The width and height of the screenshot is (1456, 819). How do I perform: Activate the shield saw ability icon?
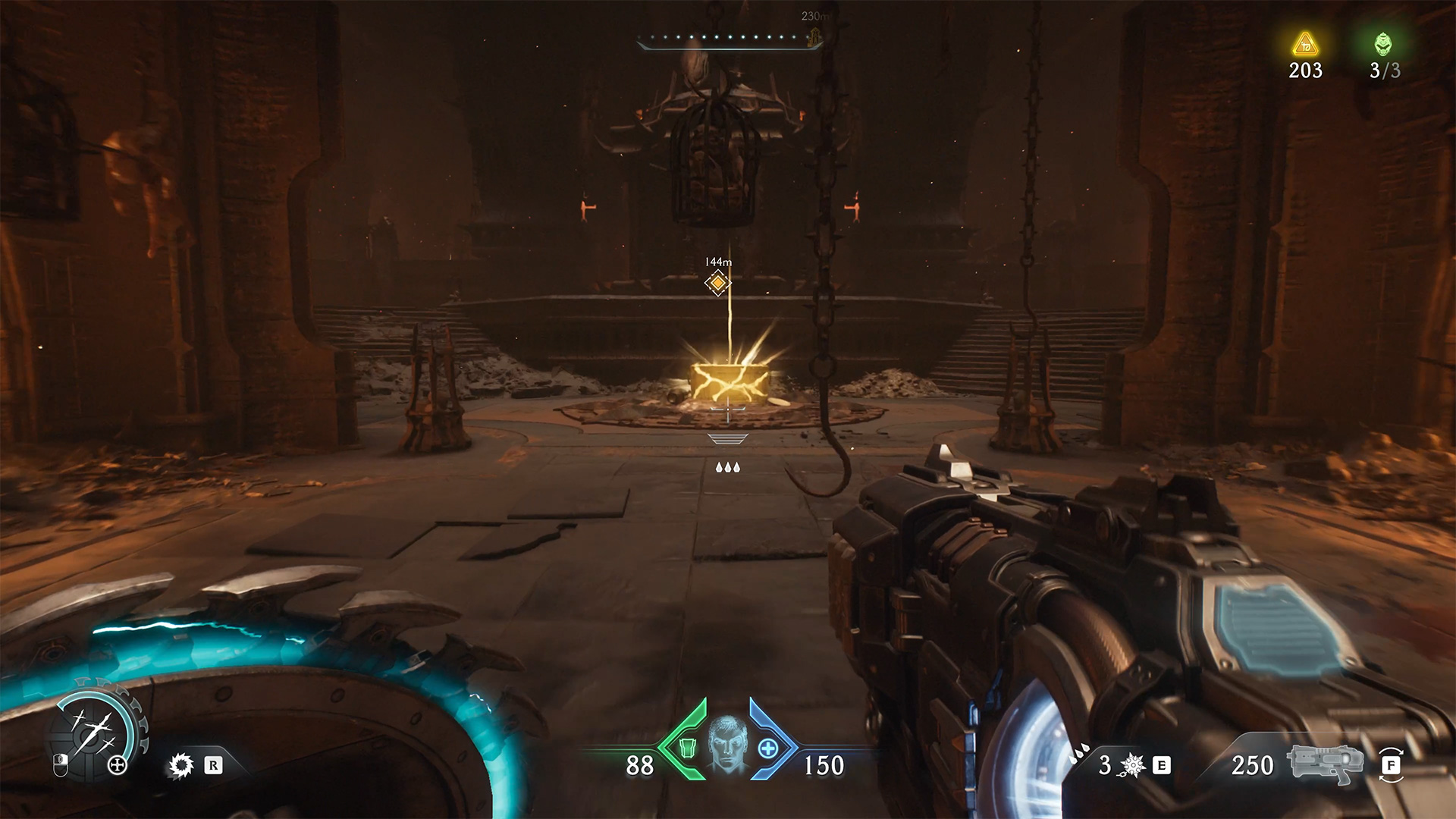pos(181,765)
